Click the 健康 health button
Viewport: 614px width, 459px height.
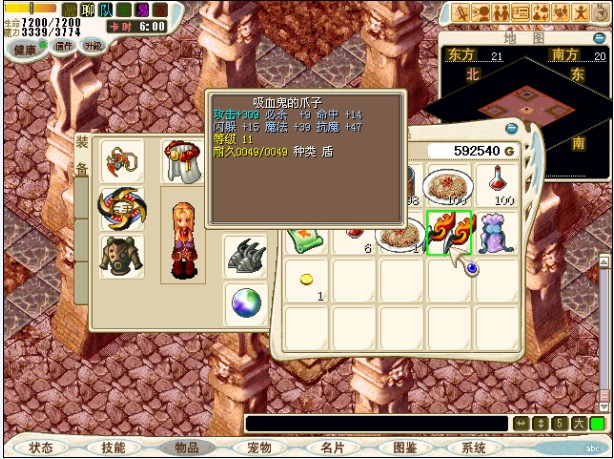tap(23, 46)
